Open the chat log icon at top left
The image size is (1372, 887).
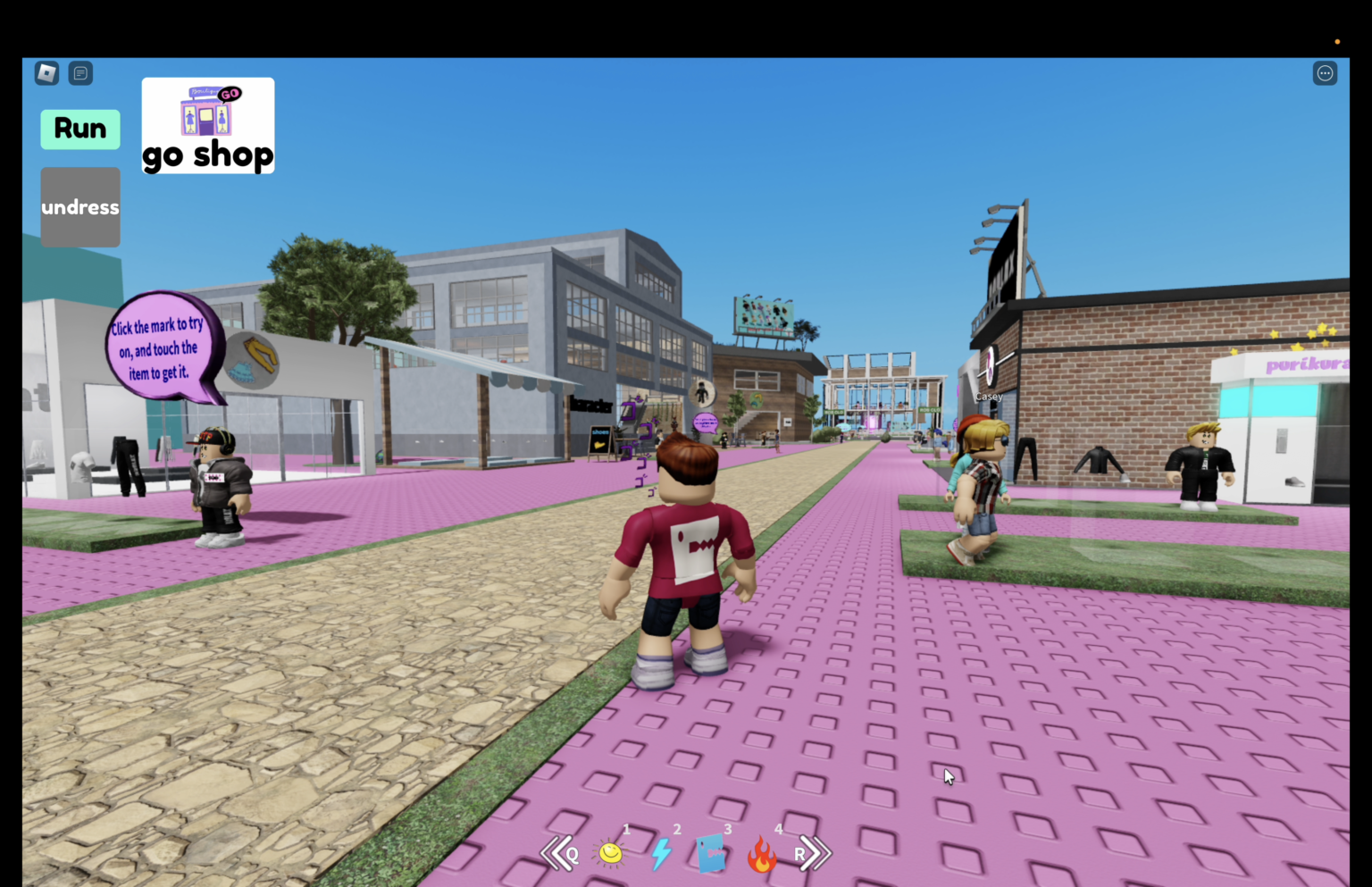pos(80,72)
